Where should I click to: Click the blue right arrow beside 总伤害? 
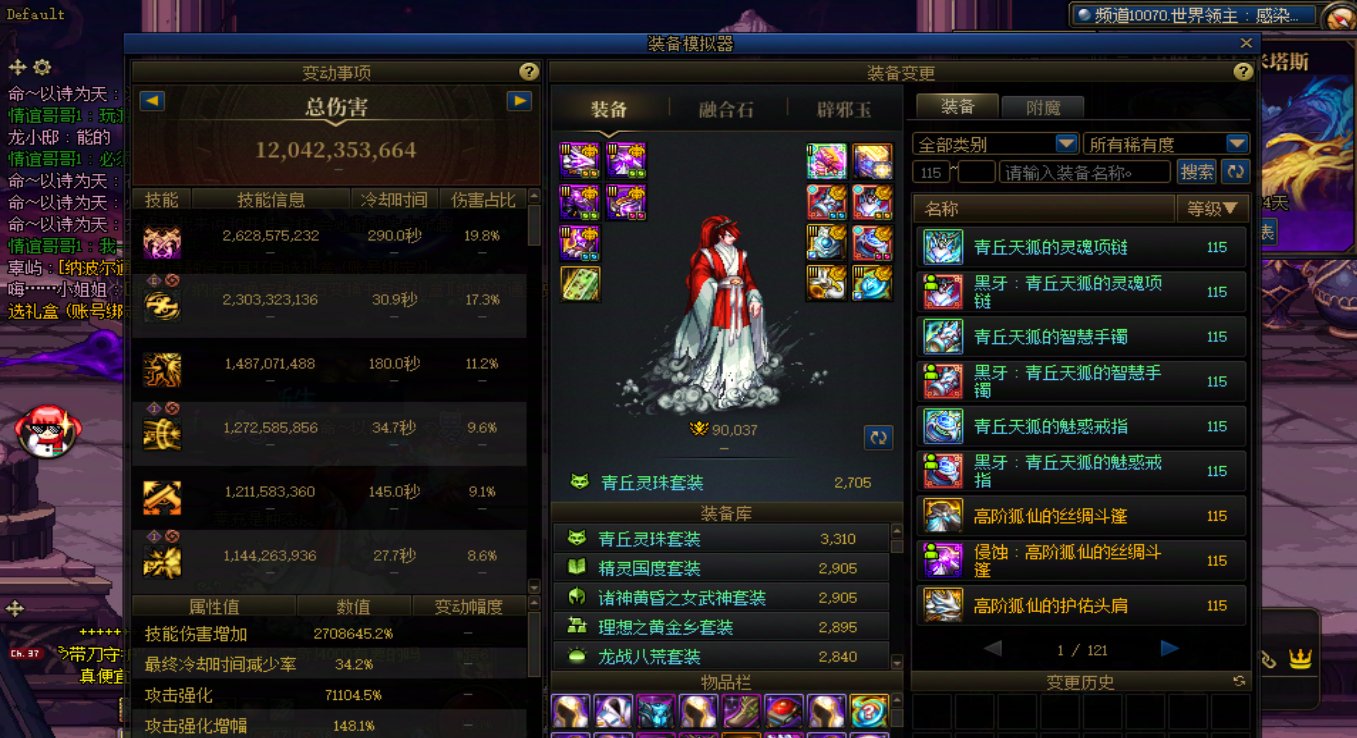pyautogui.click(x=517, y=100)
